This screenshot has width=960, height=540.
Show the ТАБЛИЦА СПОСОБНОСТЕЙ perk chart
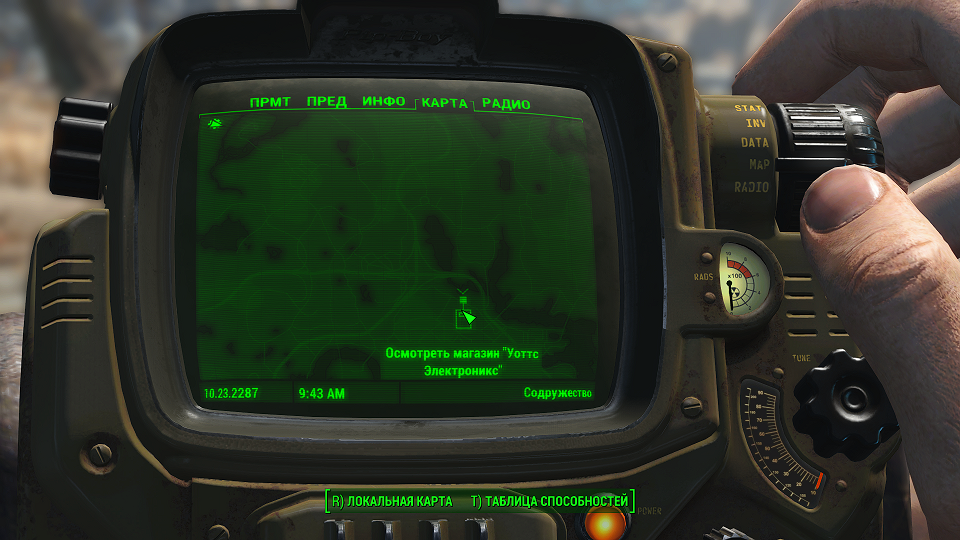pos(549,501)
